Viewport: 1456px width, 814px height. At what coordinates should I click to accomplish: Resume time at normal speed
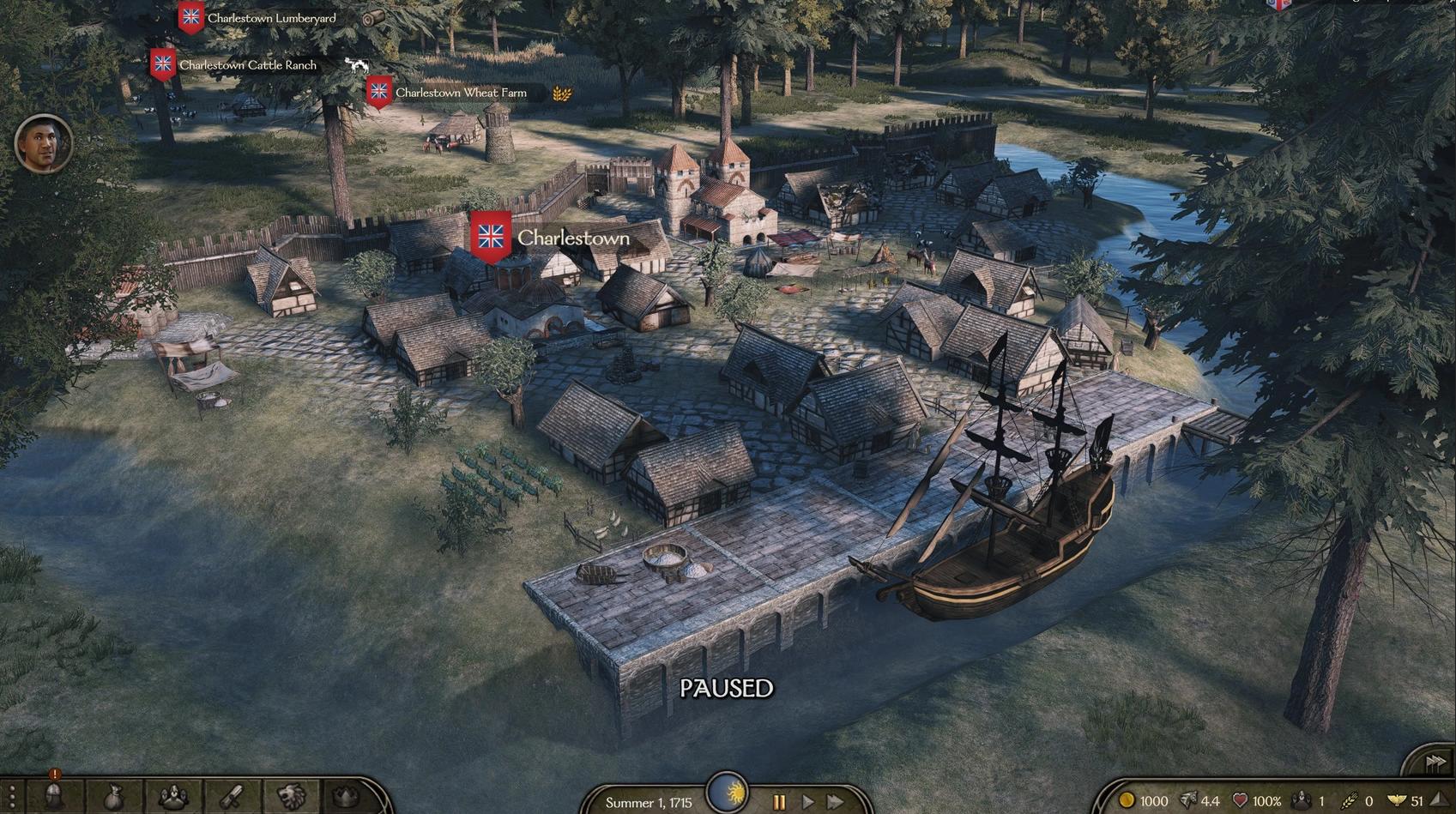[x=807, y=802]
